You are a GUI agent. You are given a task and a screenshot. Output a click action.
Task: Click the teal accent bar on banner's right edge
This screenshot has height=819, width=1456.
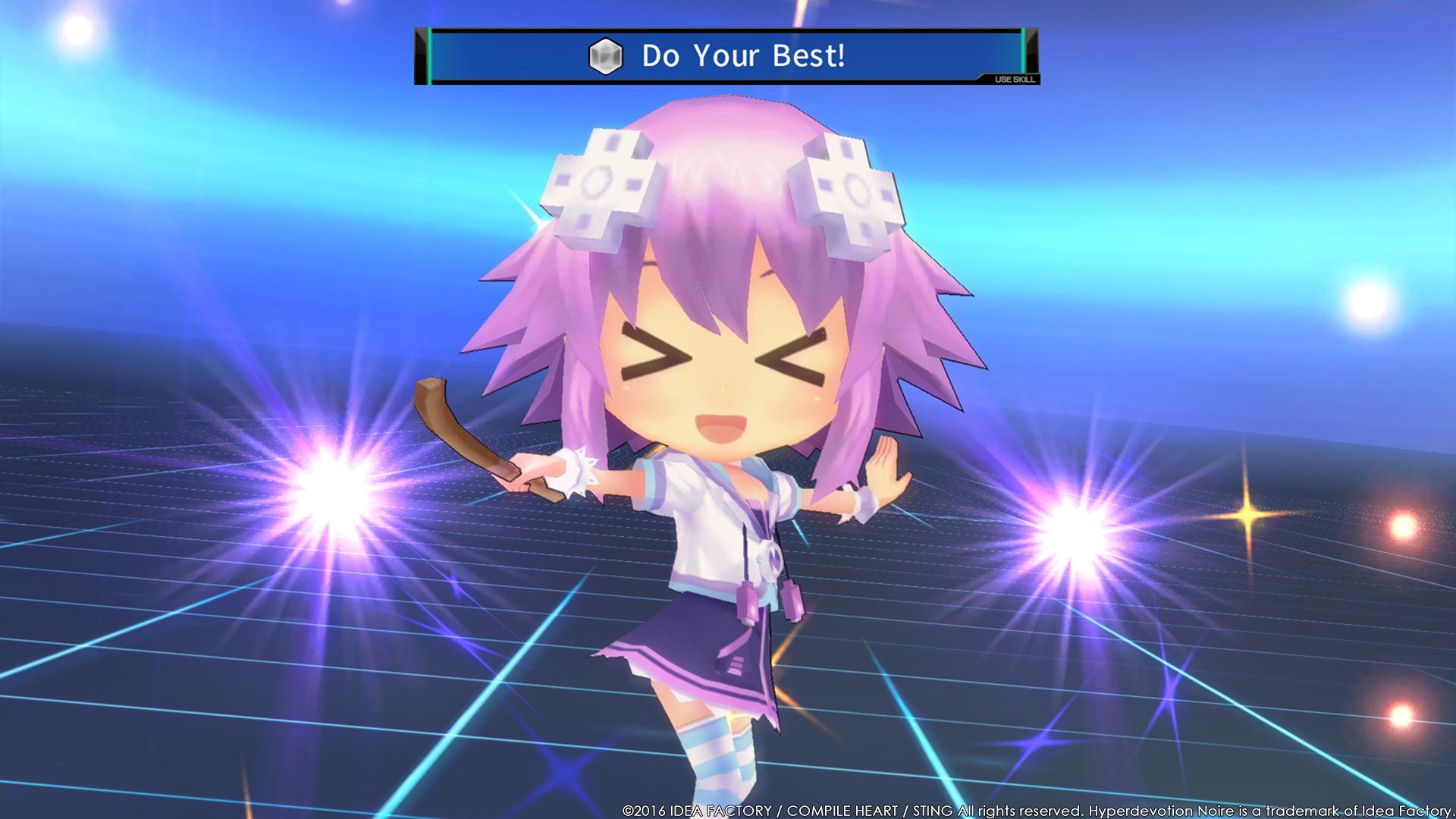click(1024, 53)
